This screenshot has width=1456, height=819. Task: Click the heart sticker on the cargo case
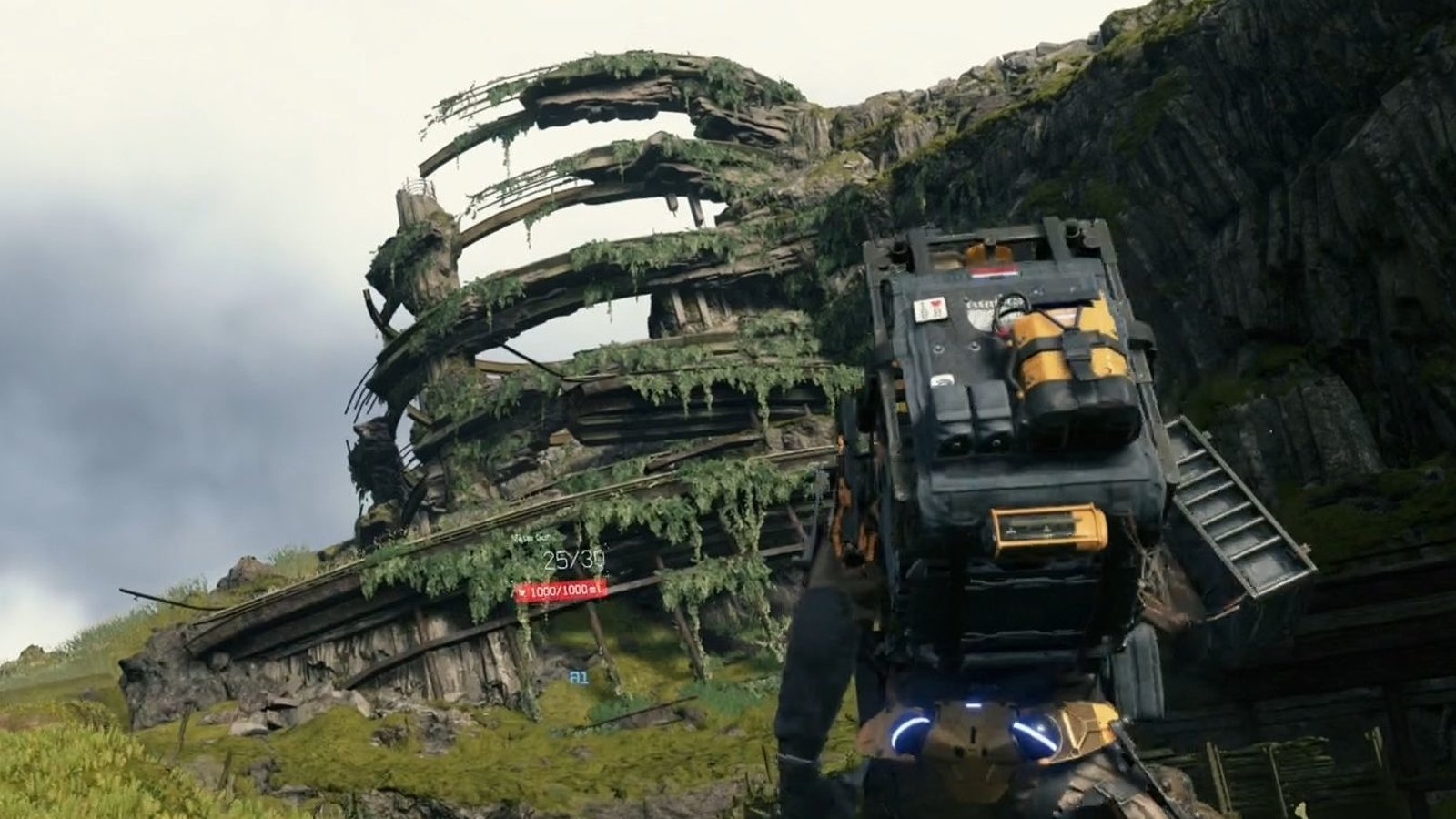[930, 308]
